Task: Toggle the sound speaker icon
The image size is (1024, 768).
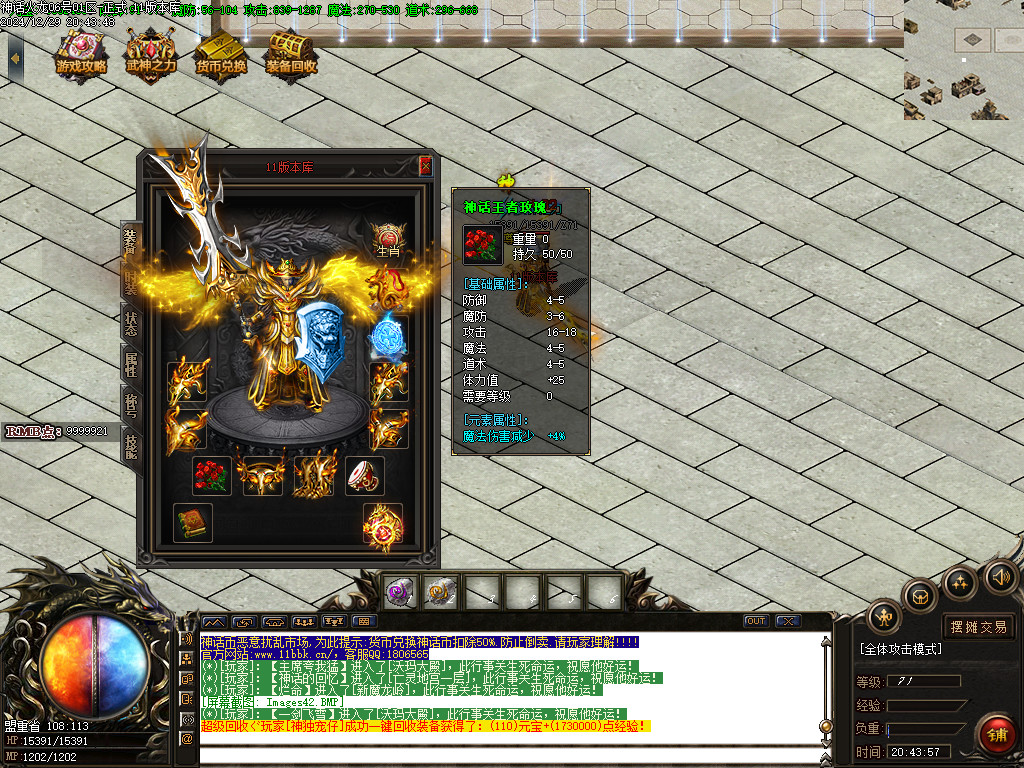Action: pos(999,577)
